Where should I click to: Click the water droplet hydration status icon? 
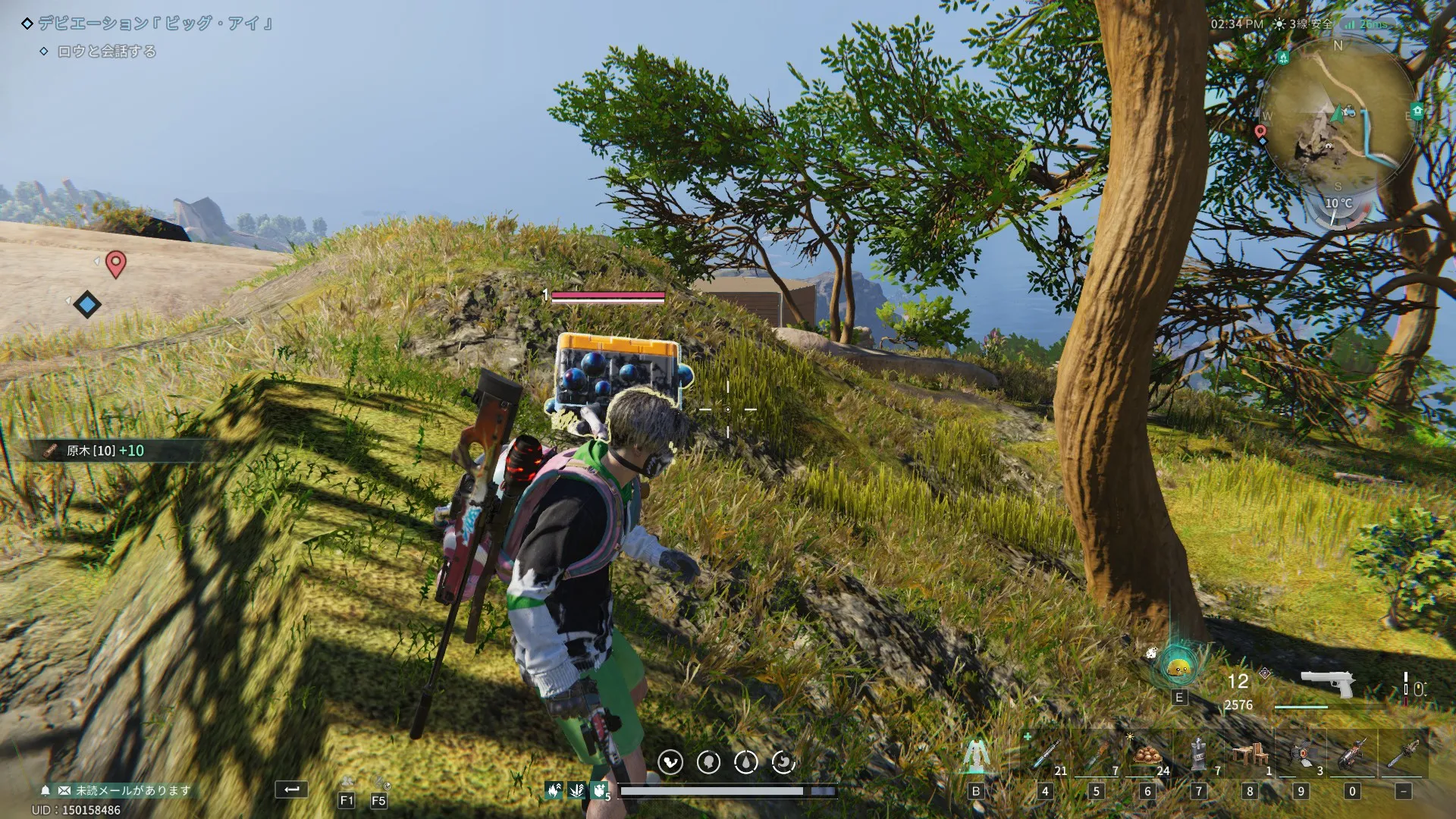(x=745, y=762)
